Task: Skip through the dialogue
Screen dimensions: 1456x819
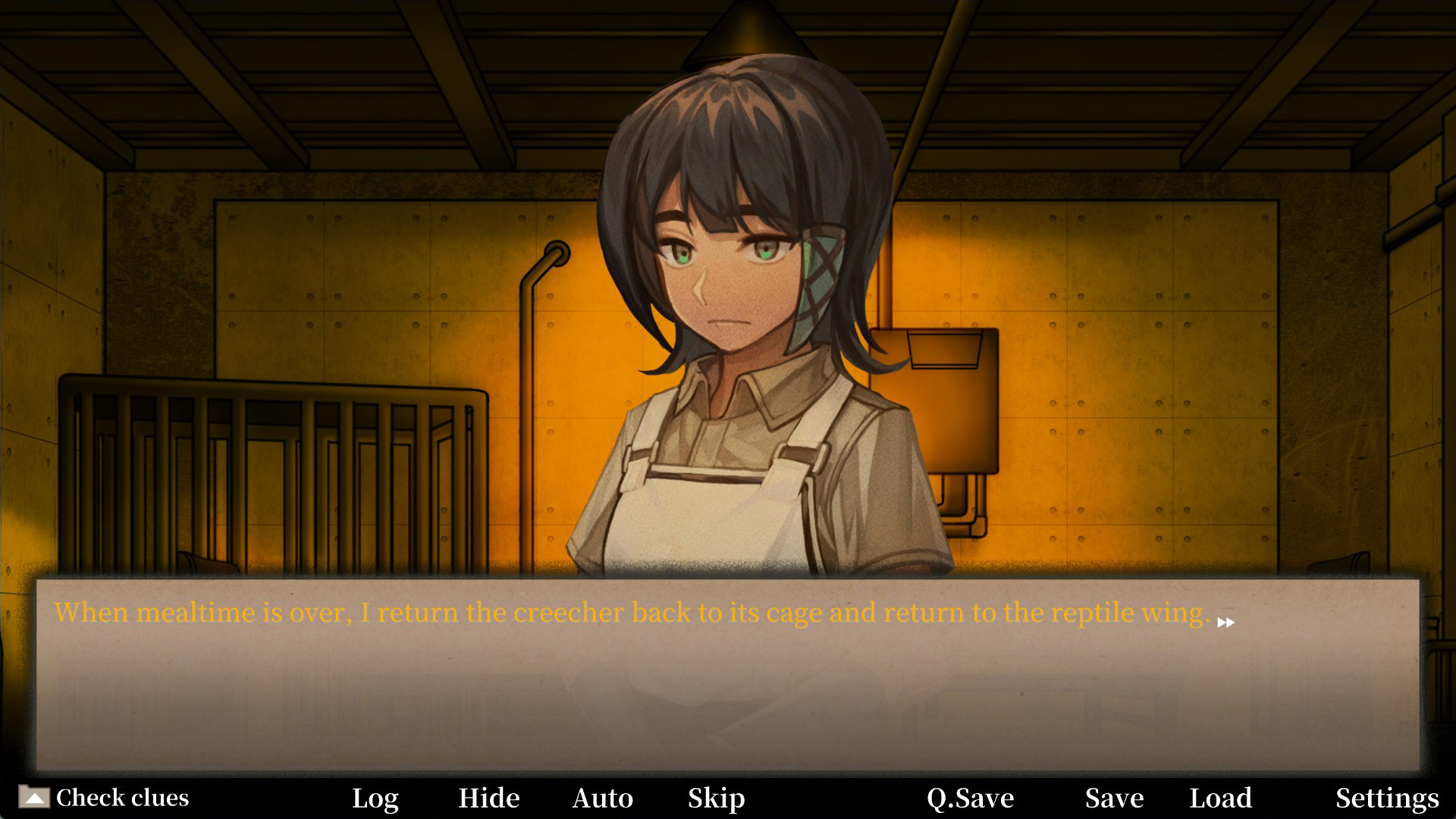Action: (716, 798)
